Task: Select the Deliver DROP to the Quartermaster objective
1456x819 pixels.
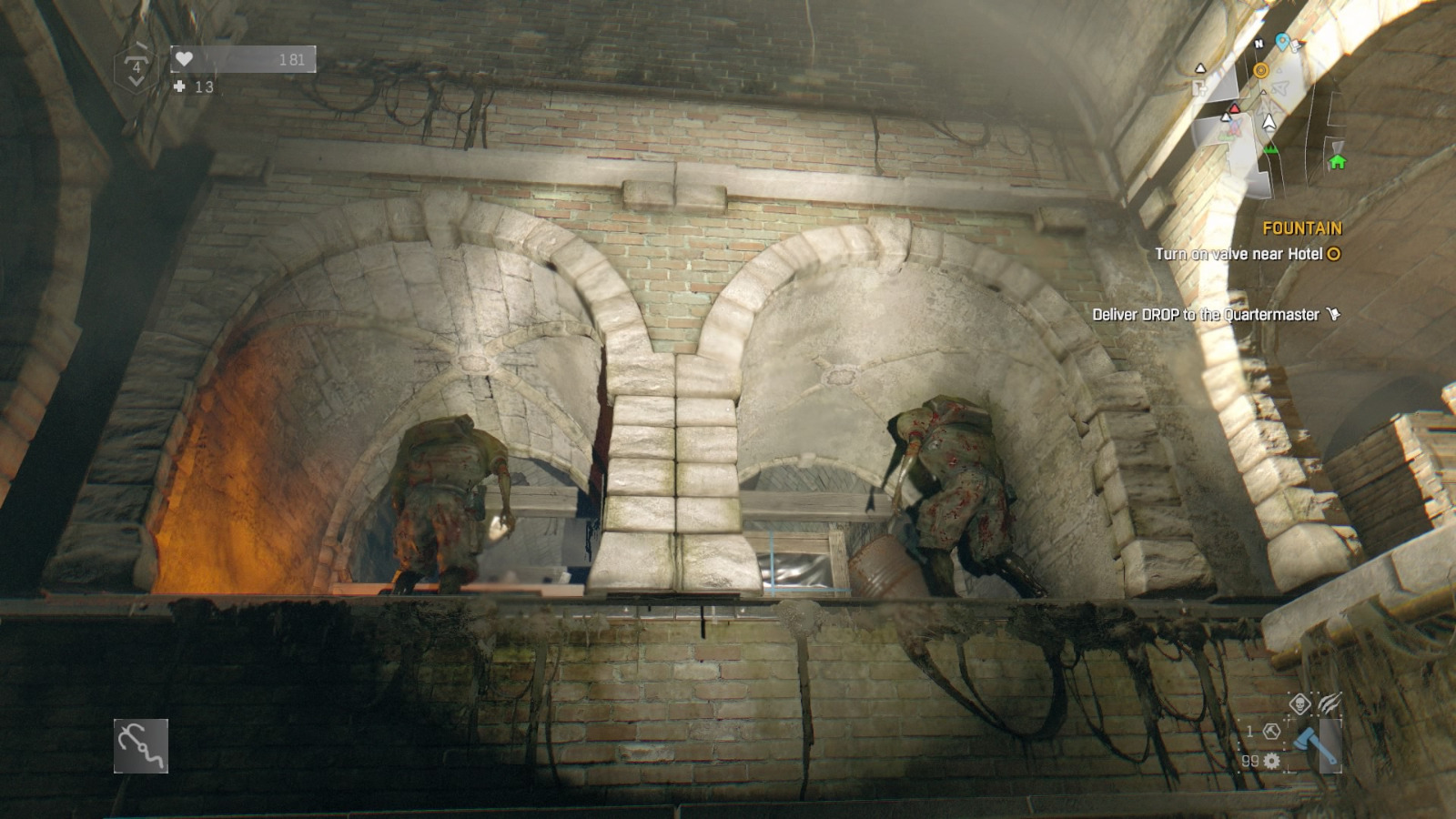Action: [x=1205, y=312]
